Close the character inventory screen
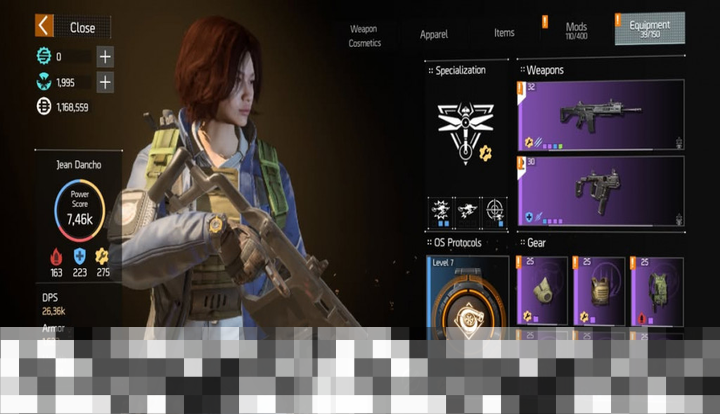720x414 pixels. tap(72, 26)
